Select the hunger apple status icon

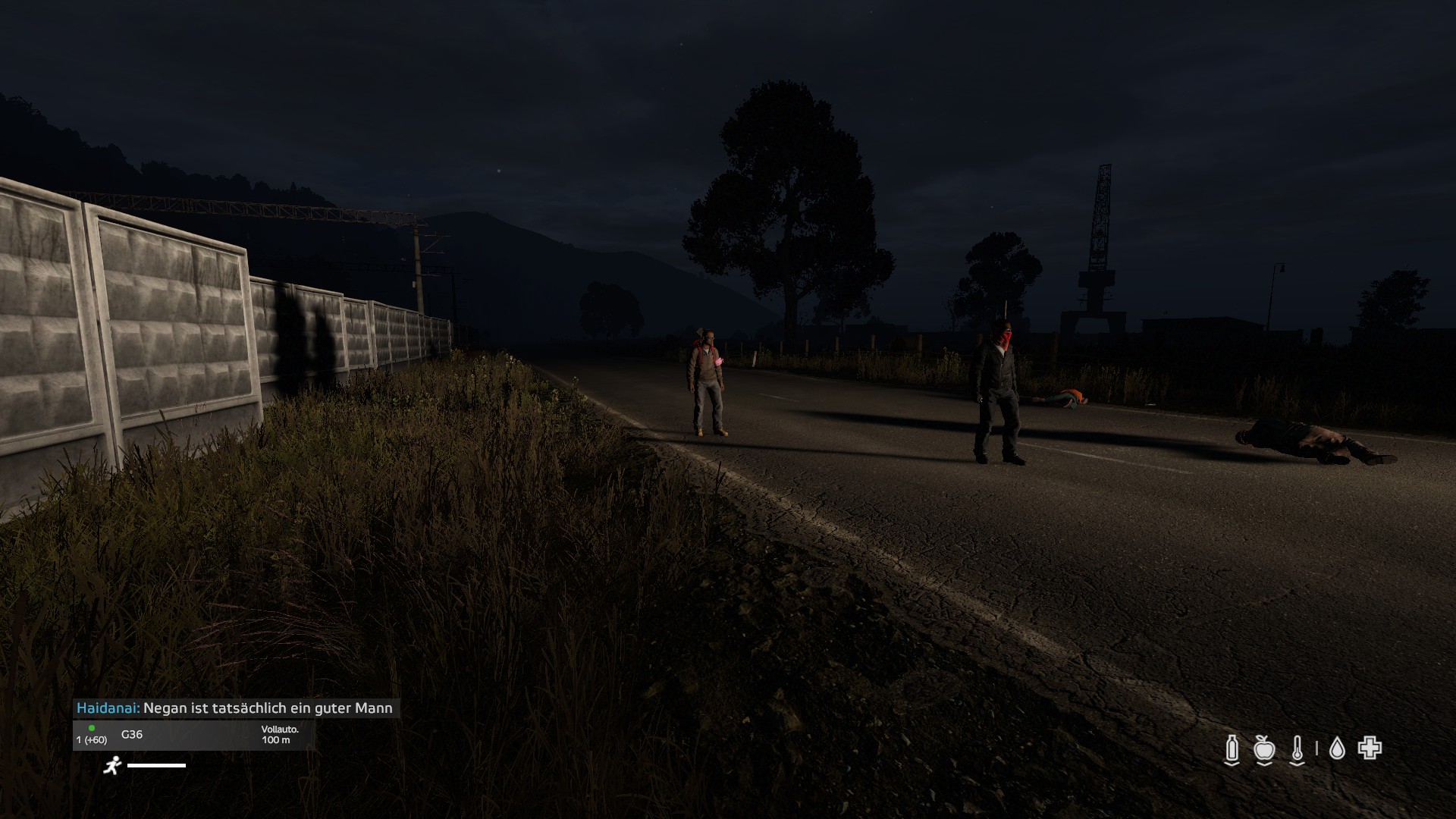click(x=1263, y=749)
